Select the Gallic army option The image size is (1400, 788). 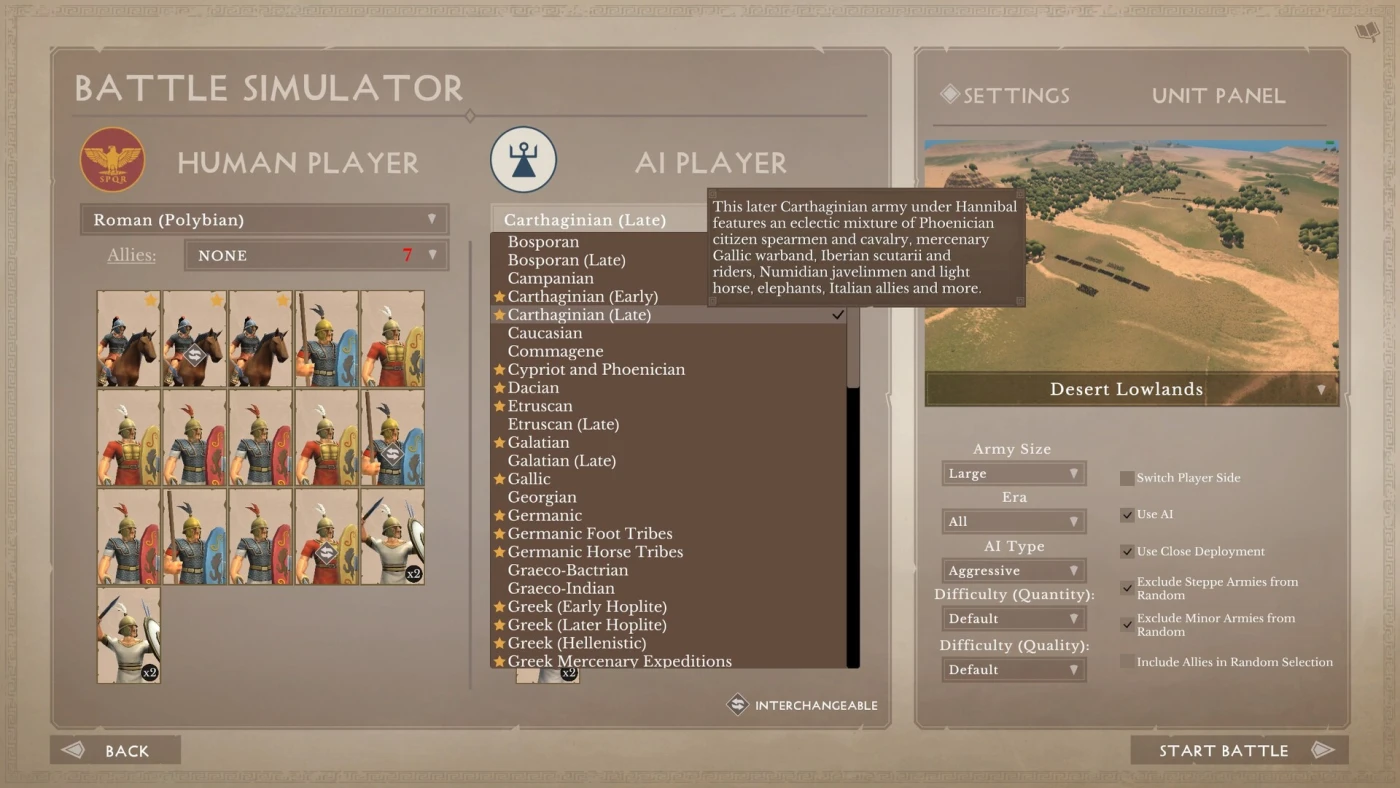529,479
